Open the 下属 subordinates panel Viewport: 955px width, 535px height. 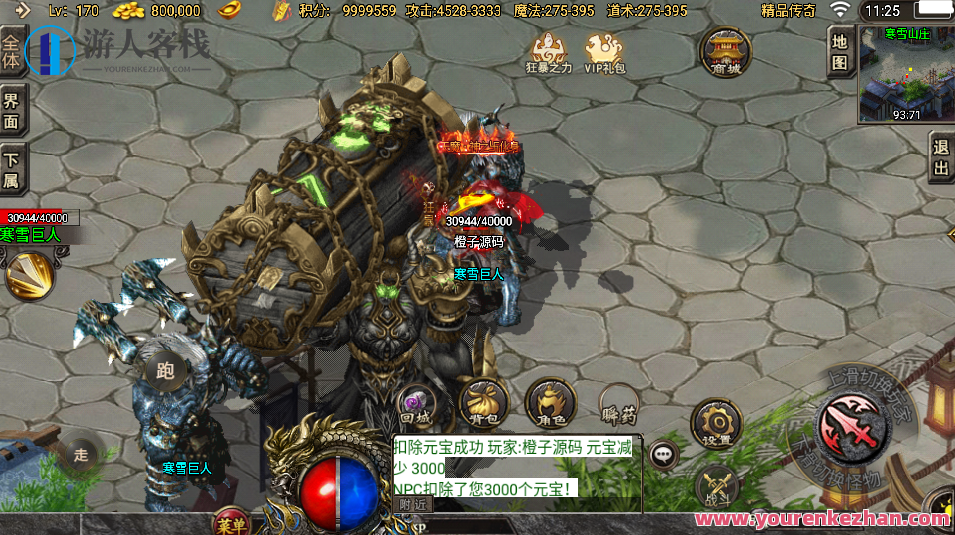coord(12,169)
